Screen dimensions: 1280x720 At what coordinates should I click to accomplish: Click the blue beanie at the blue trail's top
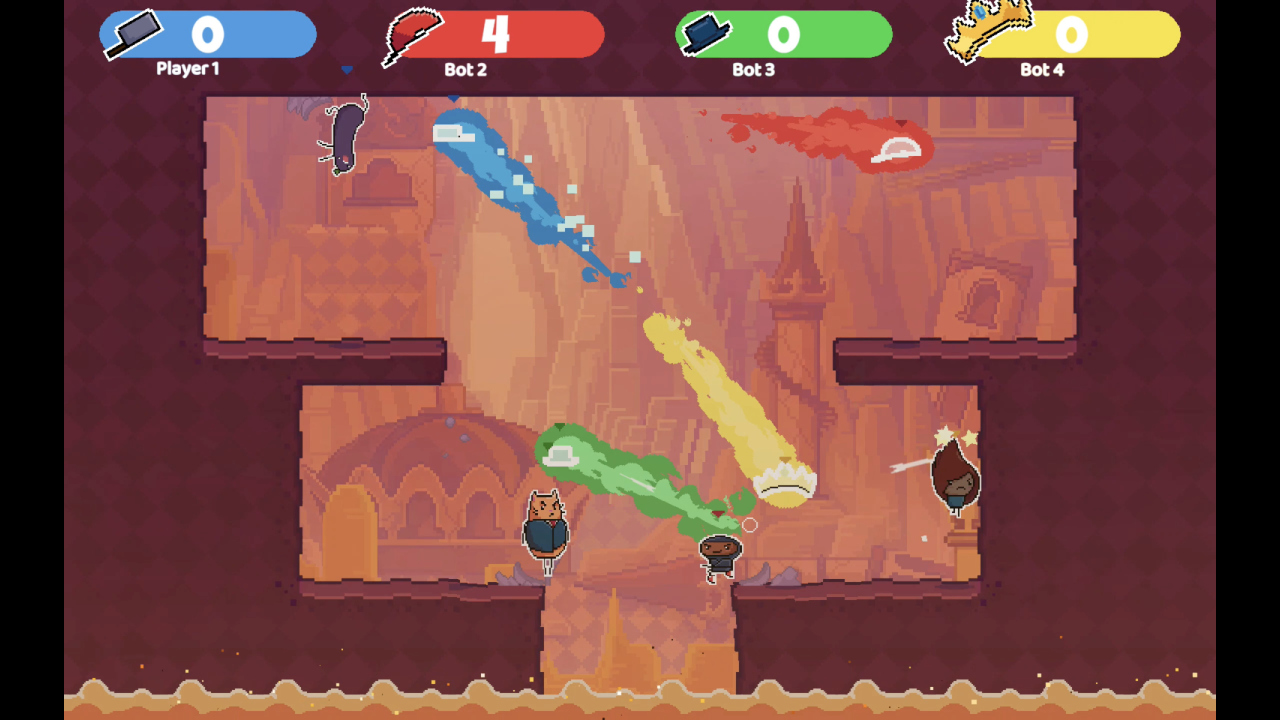(x=452, y=133)
